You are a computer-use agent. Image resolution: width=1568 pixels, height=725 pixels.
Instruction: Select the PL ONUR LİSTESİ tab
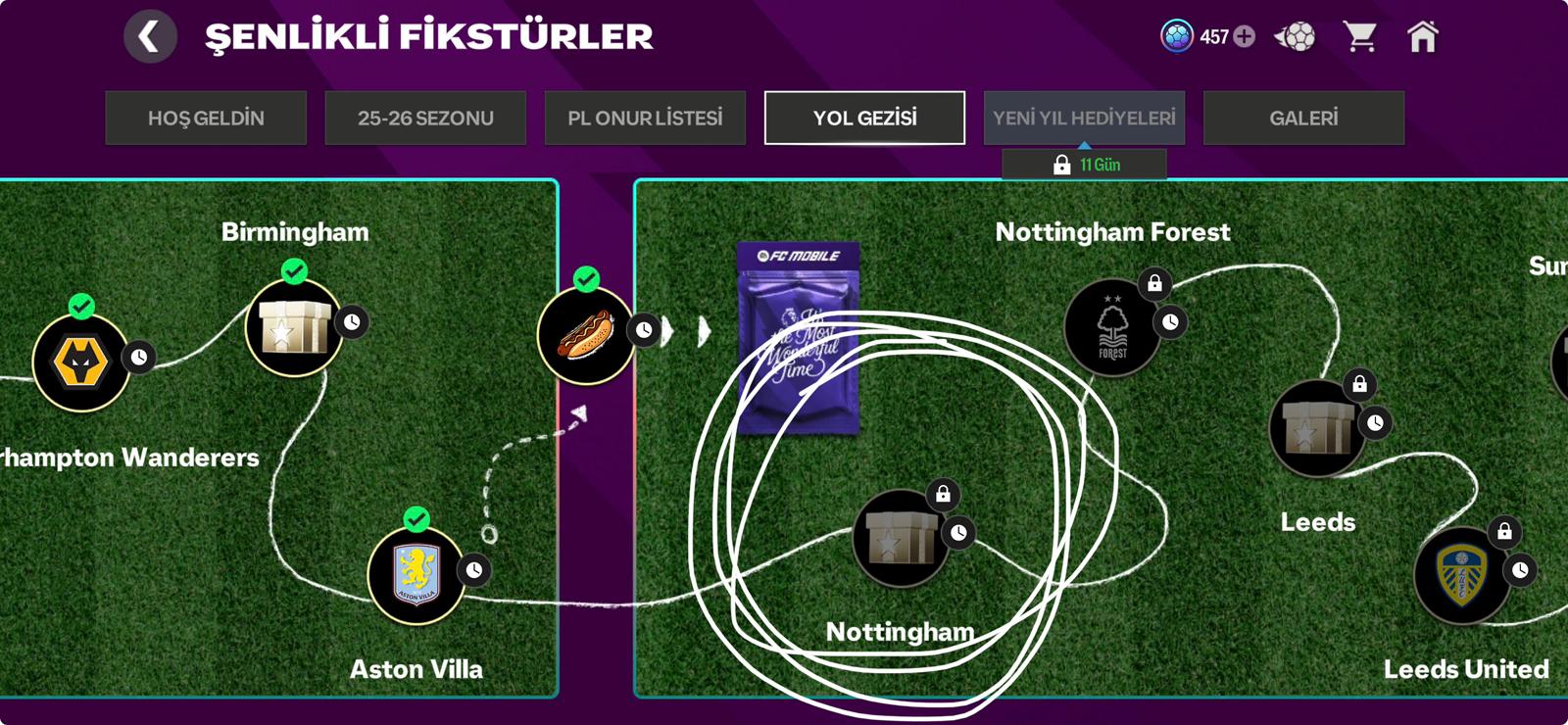[645, 118]
